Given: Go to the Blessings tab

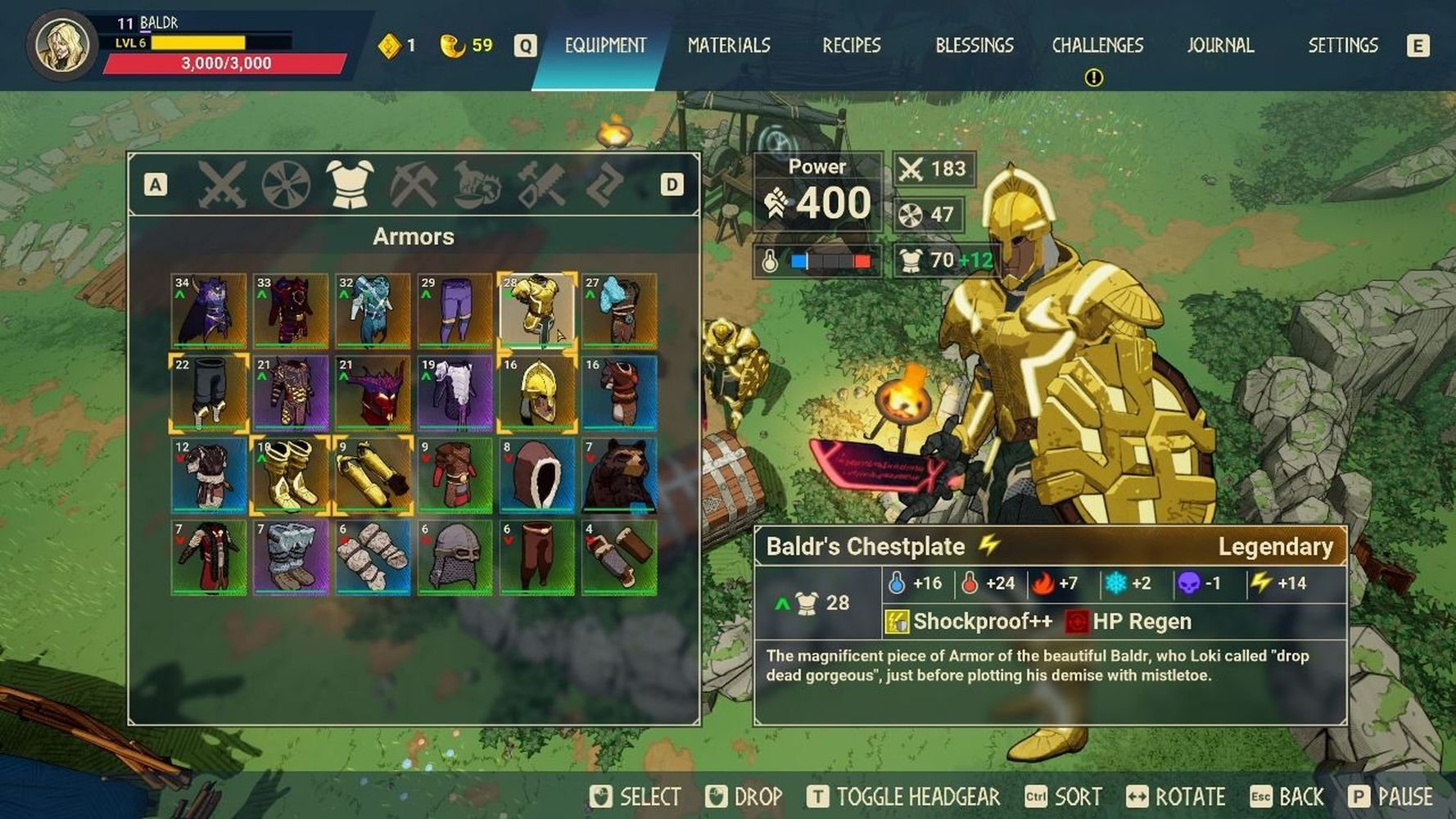Looking at the screenshot, I should pos(974,46).
